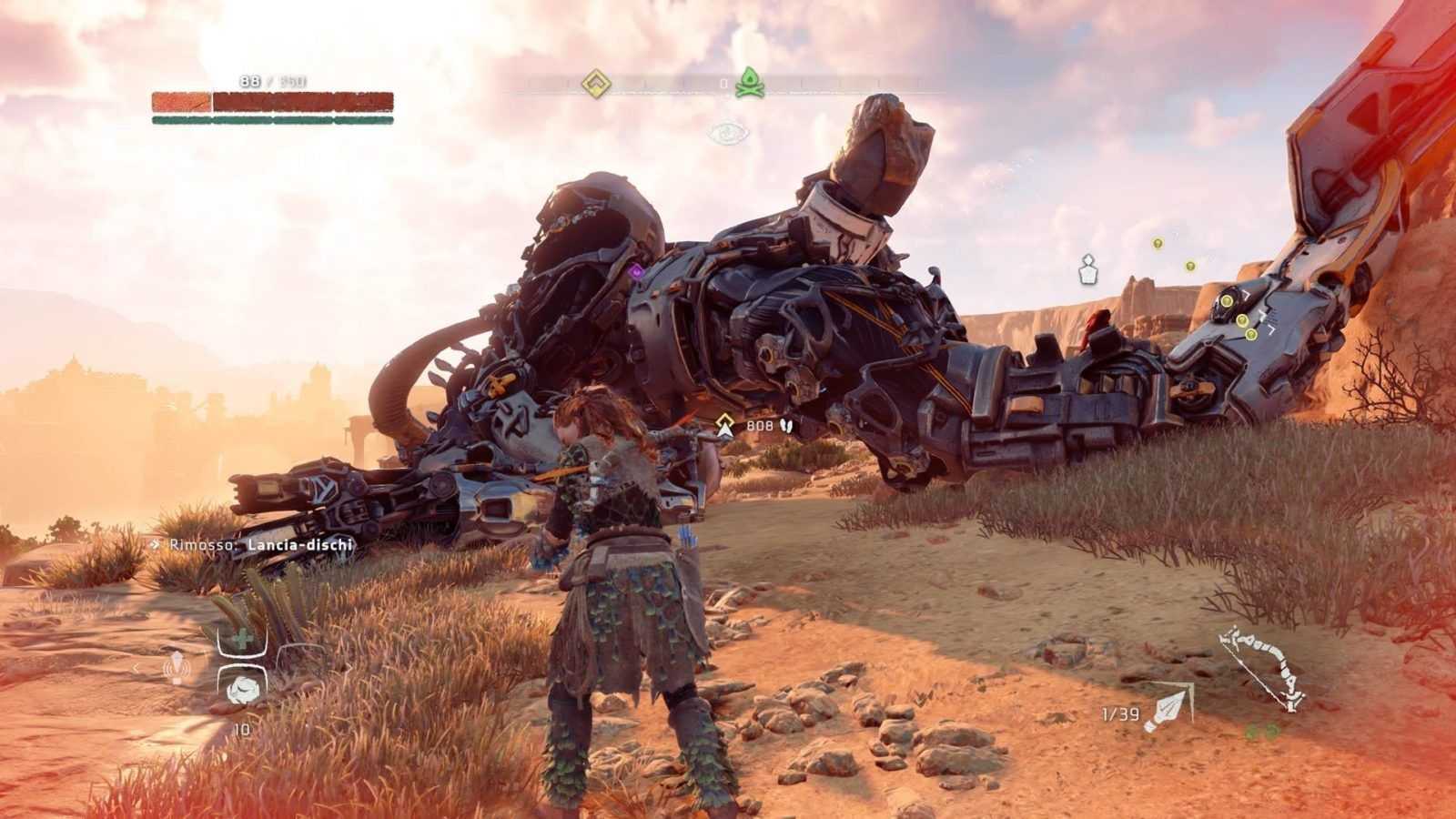Click the arrowhead ammo type icon
Screen dimensions: 1456x819
pyautogui.click(x=1168, y=709)
